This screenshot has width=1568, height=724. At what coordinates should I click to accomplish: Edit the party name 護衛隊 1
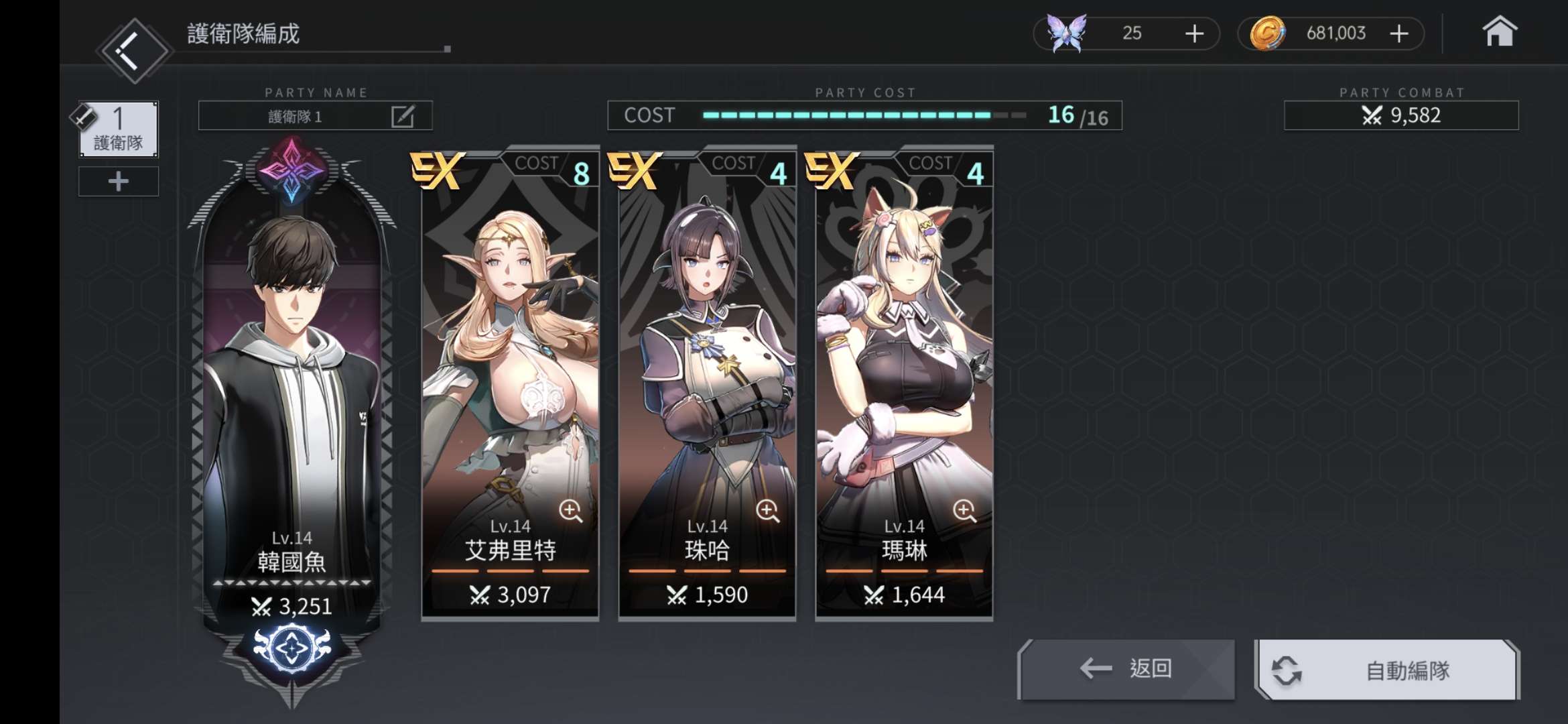pos(402,116)
